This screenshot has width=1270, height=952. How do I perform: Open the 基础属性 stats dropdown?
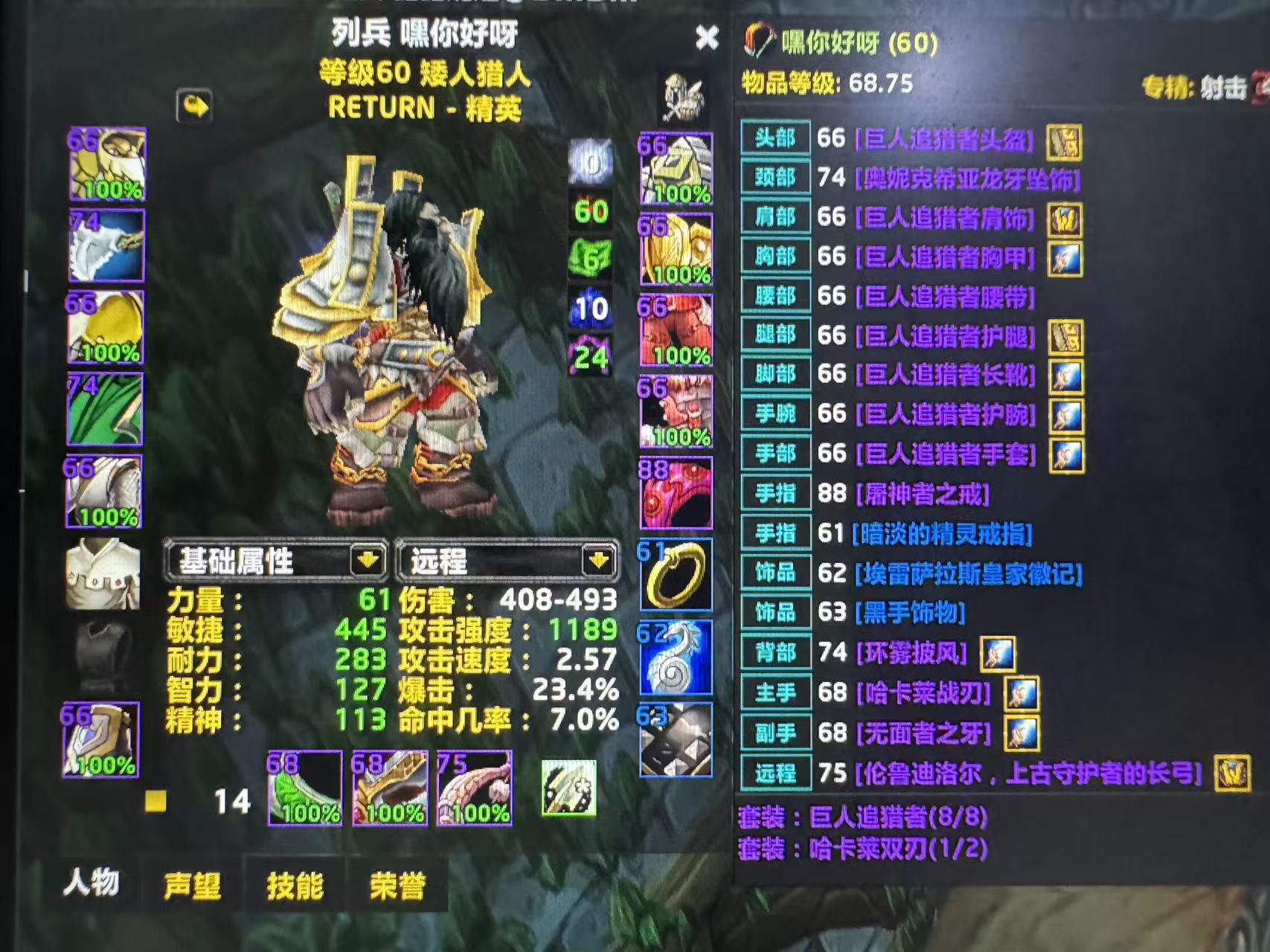click(x=368, y=560)
